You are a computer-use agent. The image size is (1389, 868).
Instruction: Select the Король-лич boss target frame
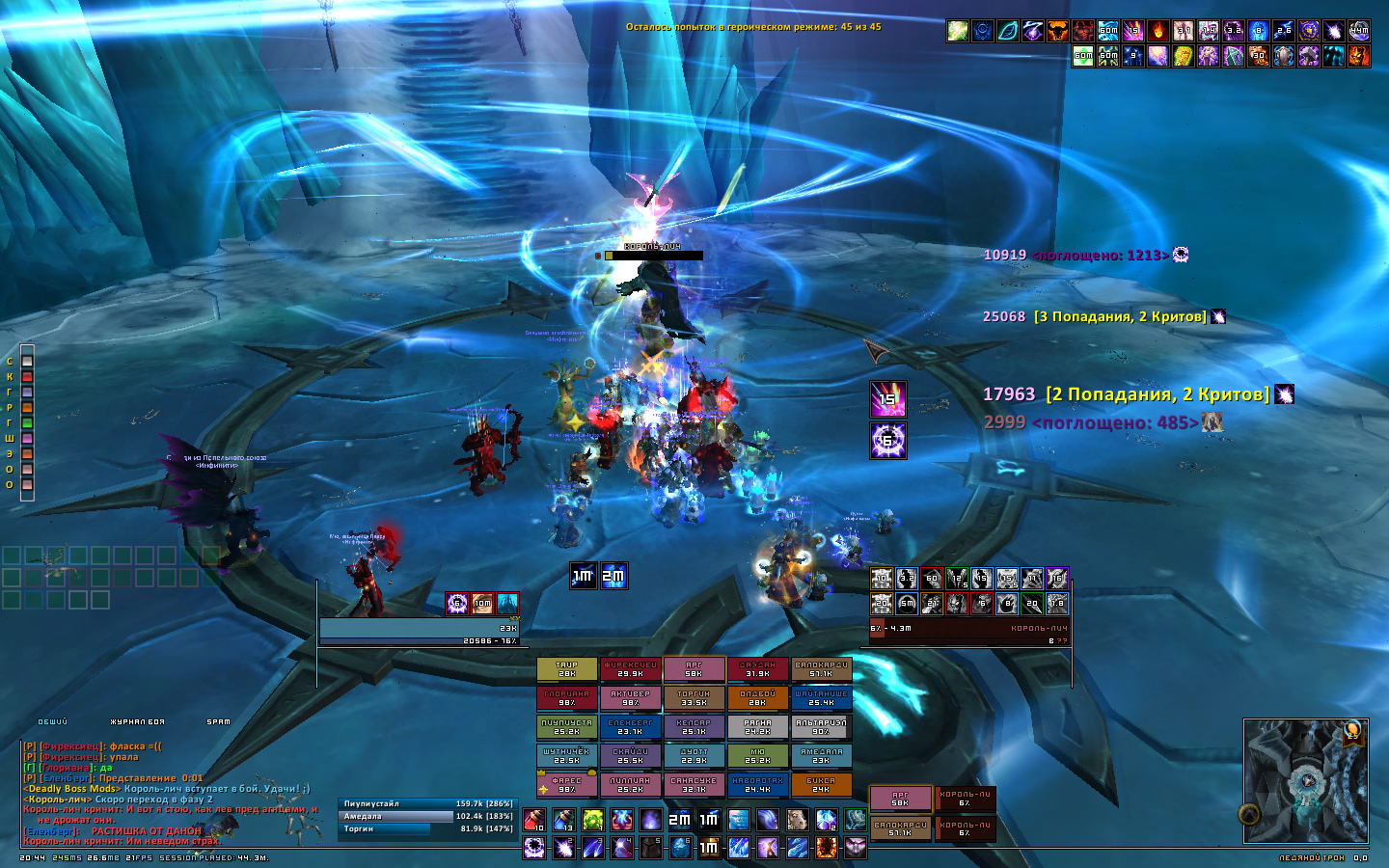[x=969, y=628]
